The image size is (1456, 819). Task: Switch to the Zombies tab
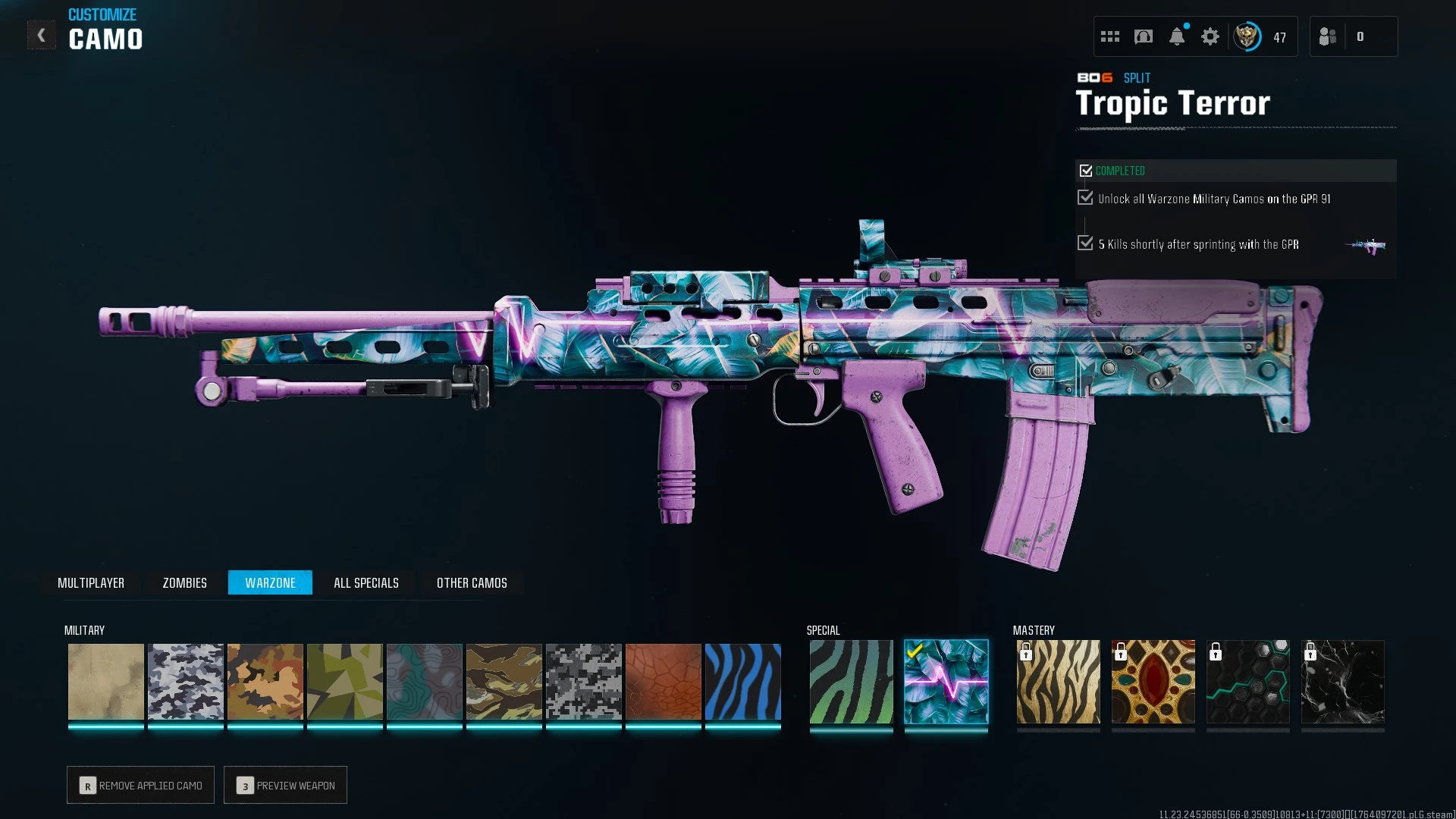click(x=184, y=582)
